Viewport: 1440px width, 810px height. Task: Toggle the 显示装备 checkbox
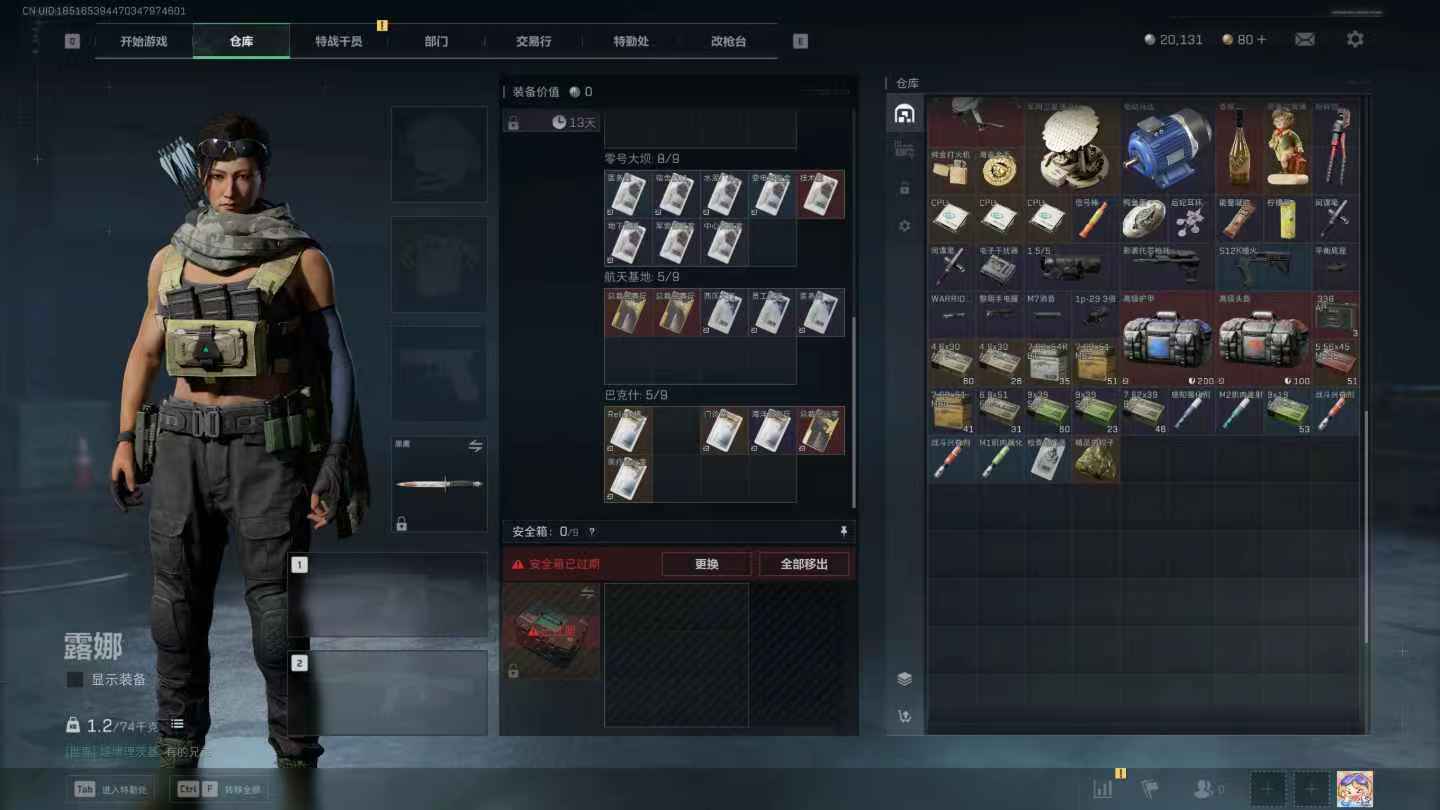[75, 680]
